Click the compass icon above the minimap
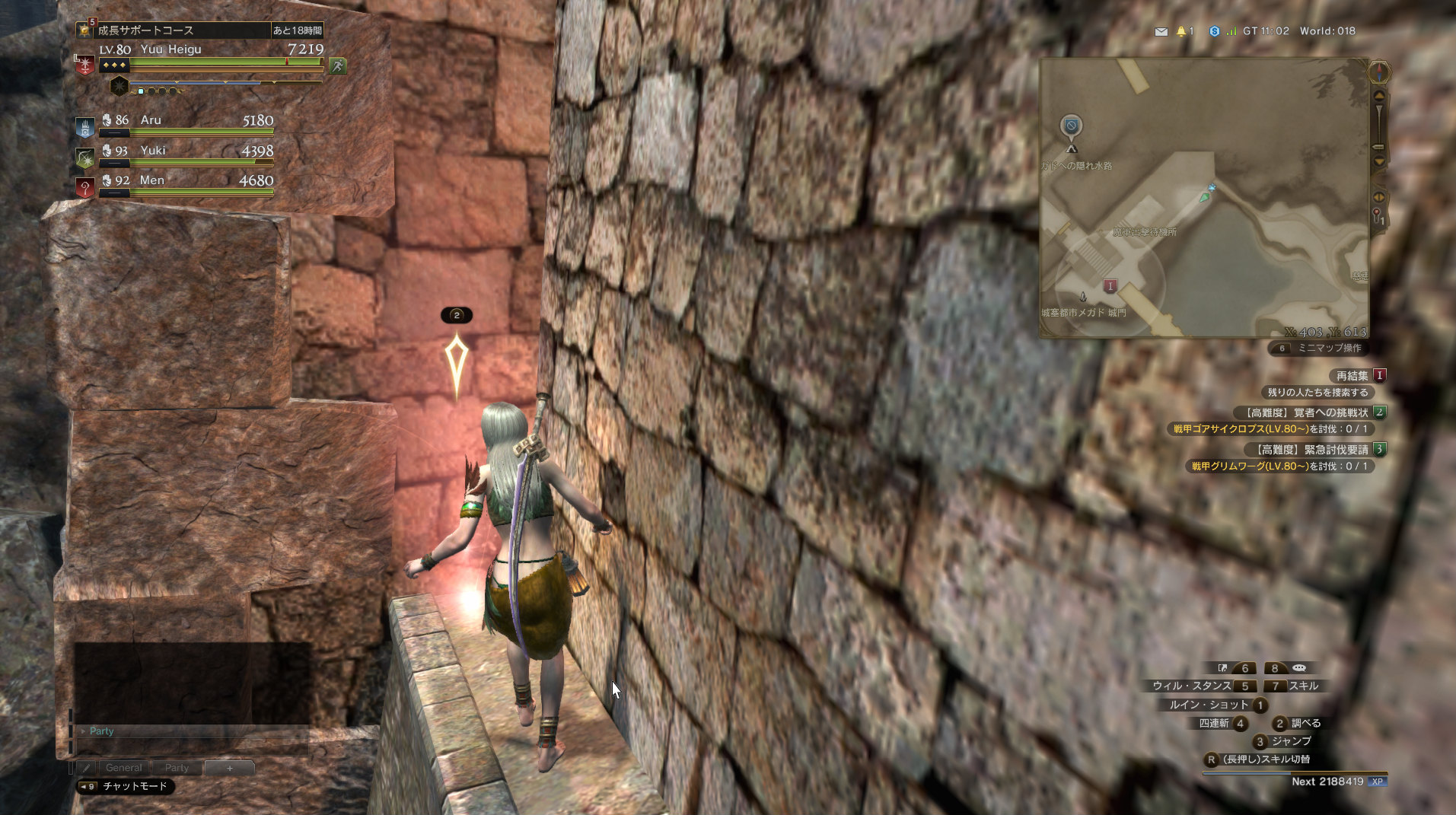The image size is (1456, 815). point(1378,72)
